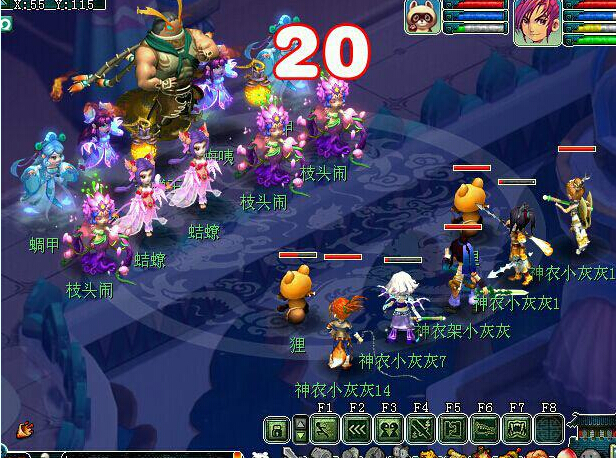The width and height of the screenshot is (616, 458).
Task: Activate the F2 triple-arrow skill
Action: tap(357, 430)
